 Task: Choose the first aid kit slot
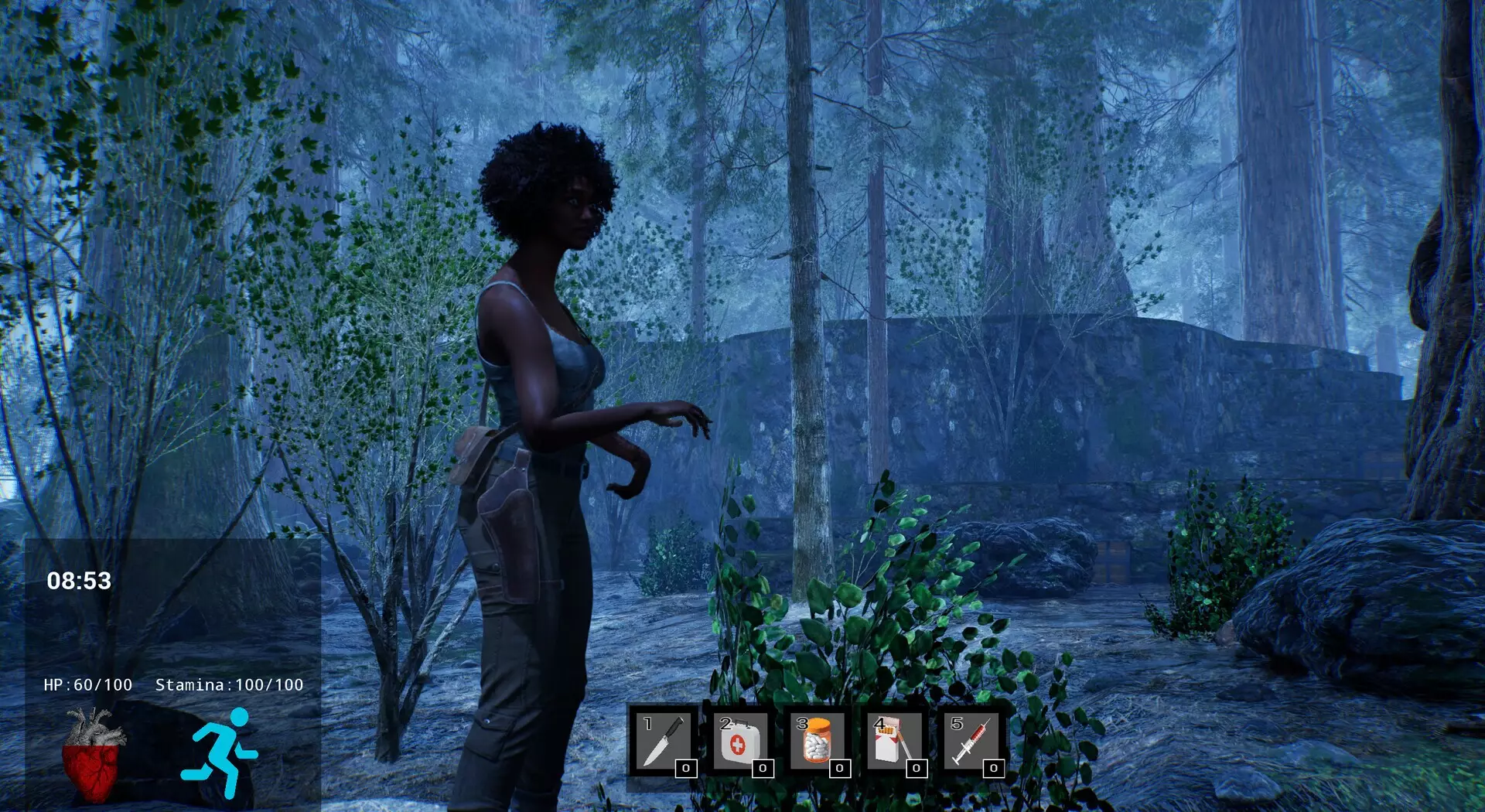tap(739, 742)
